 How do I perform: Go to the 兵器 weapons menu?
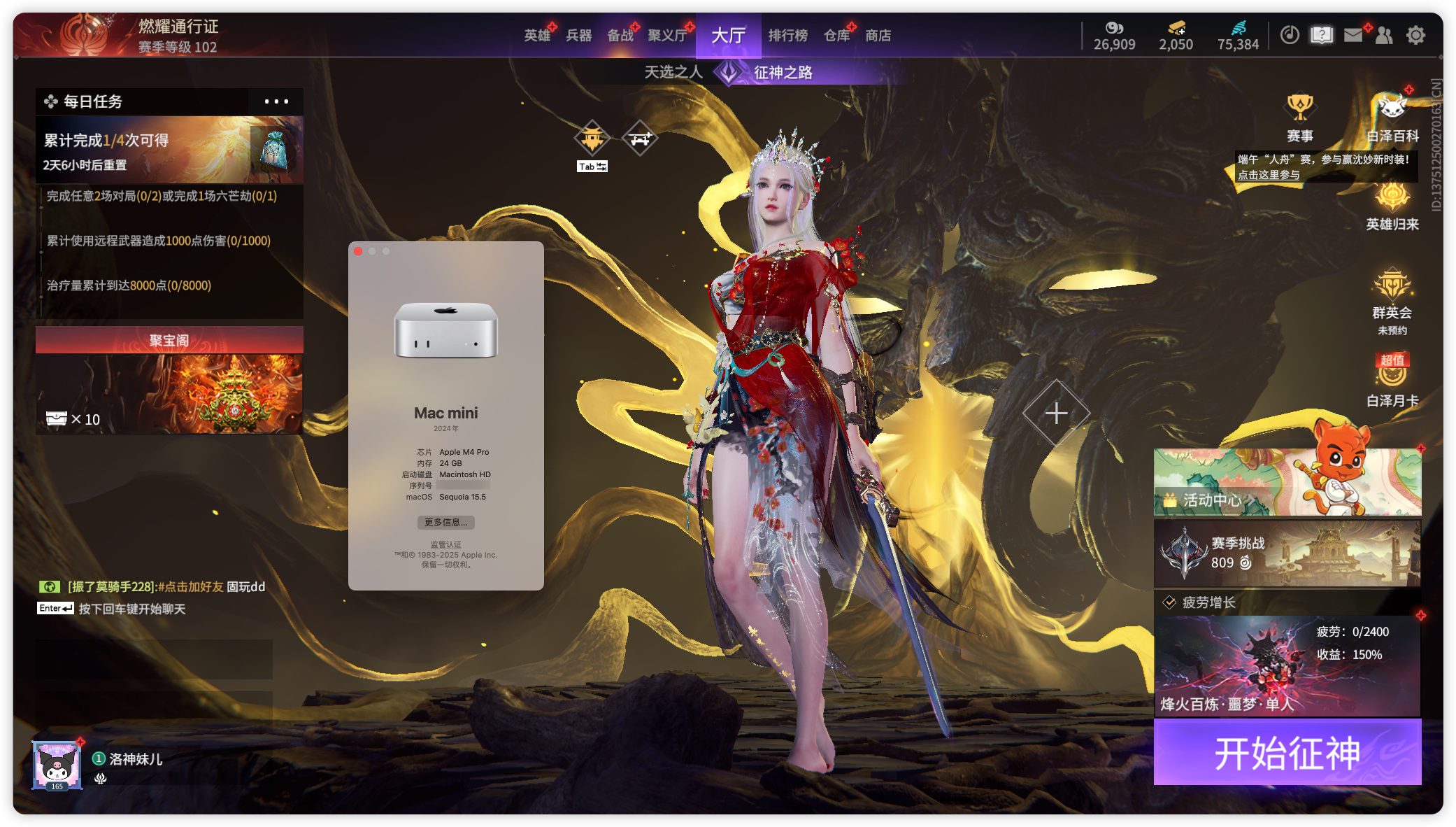[578, 36]
